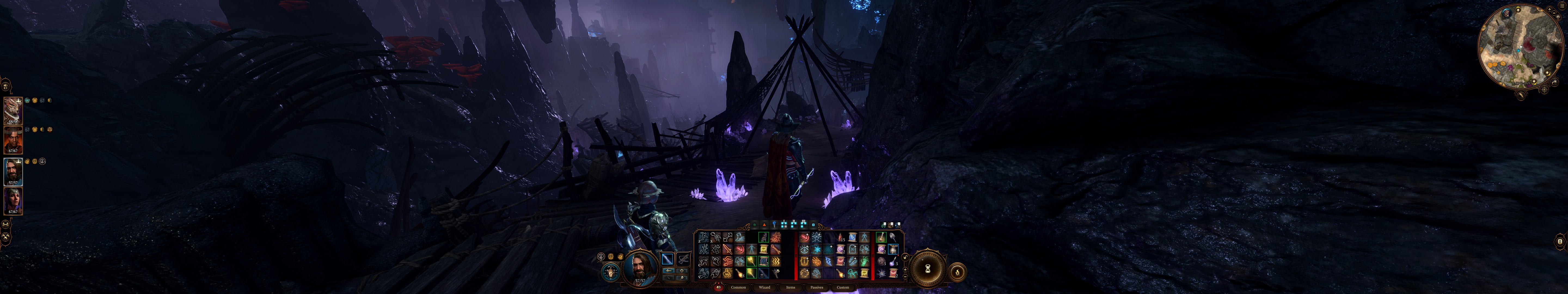Switch to the Common hotbar tab

[x=738, y=287]
